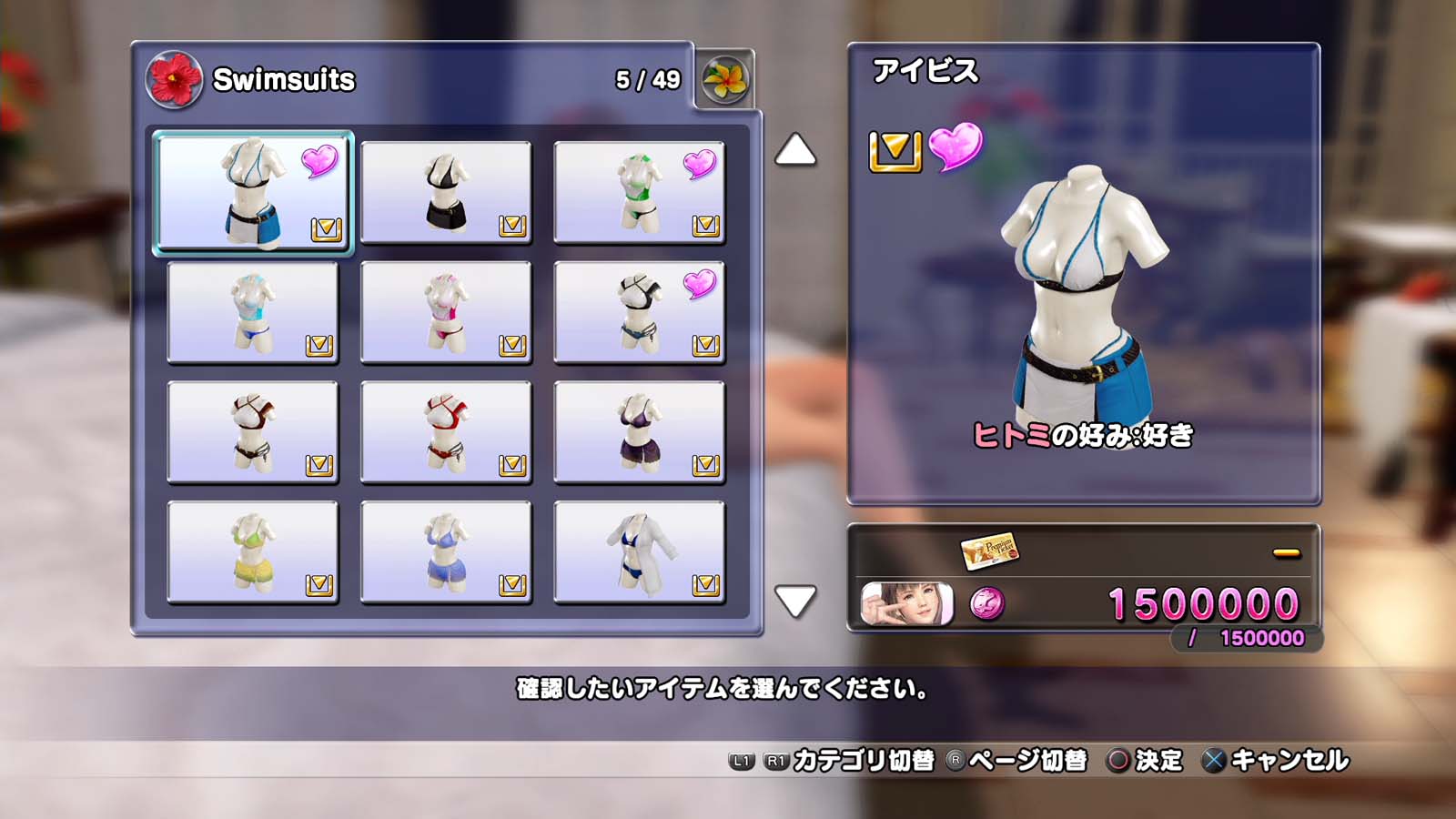Choose the white jacket over blue bikini
1456x819 pixels.
(639, 552)
